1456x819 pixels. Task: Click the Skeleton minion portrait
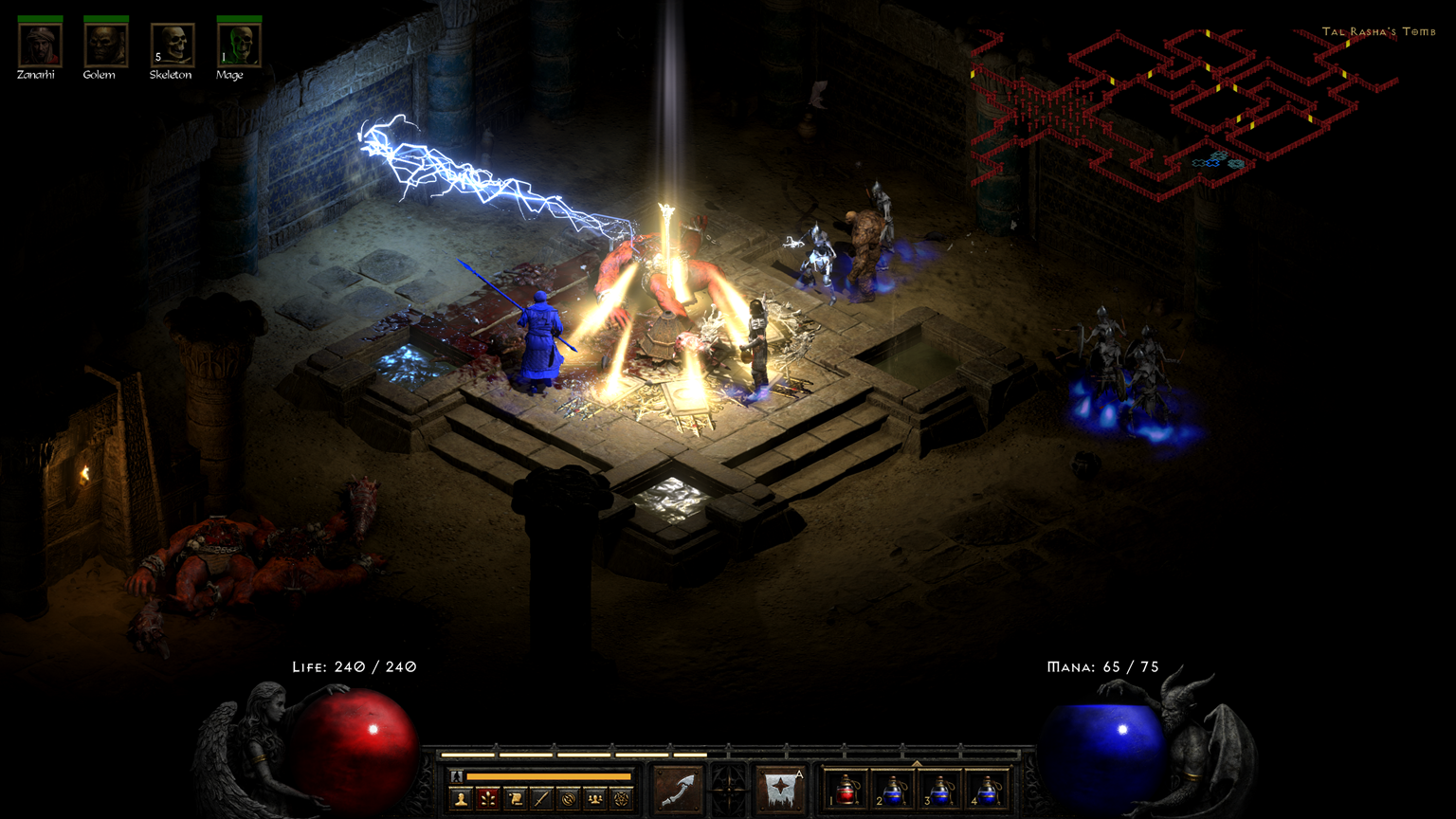(173, 45)
